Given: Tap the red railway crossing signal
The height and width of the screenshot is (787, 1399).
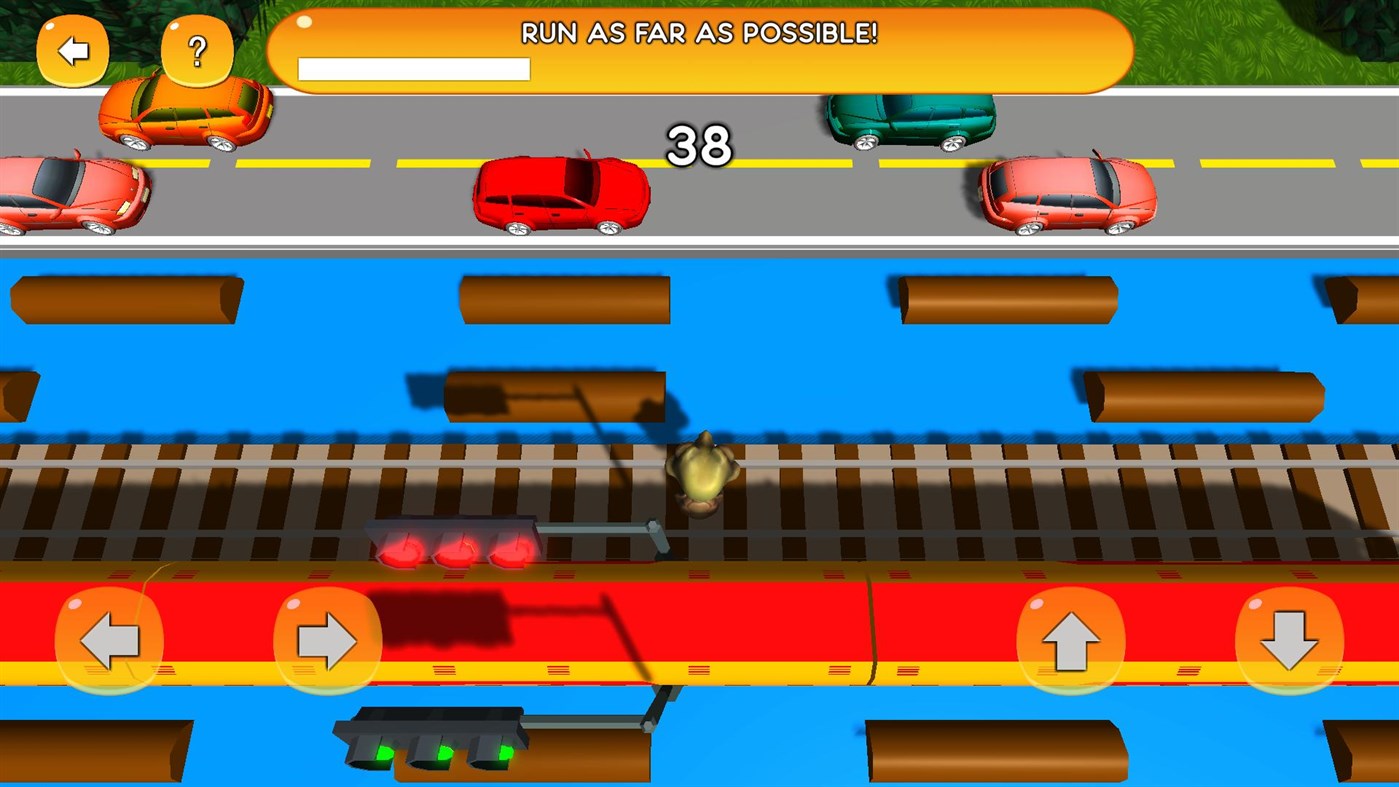Looking at the screenshot, I should pos(455,548).
